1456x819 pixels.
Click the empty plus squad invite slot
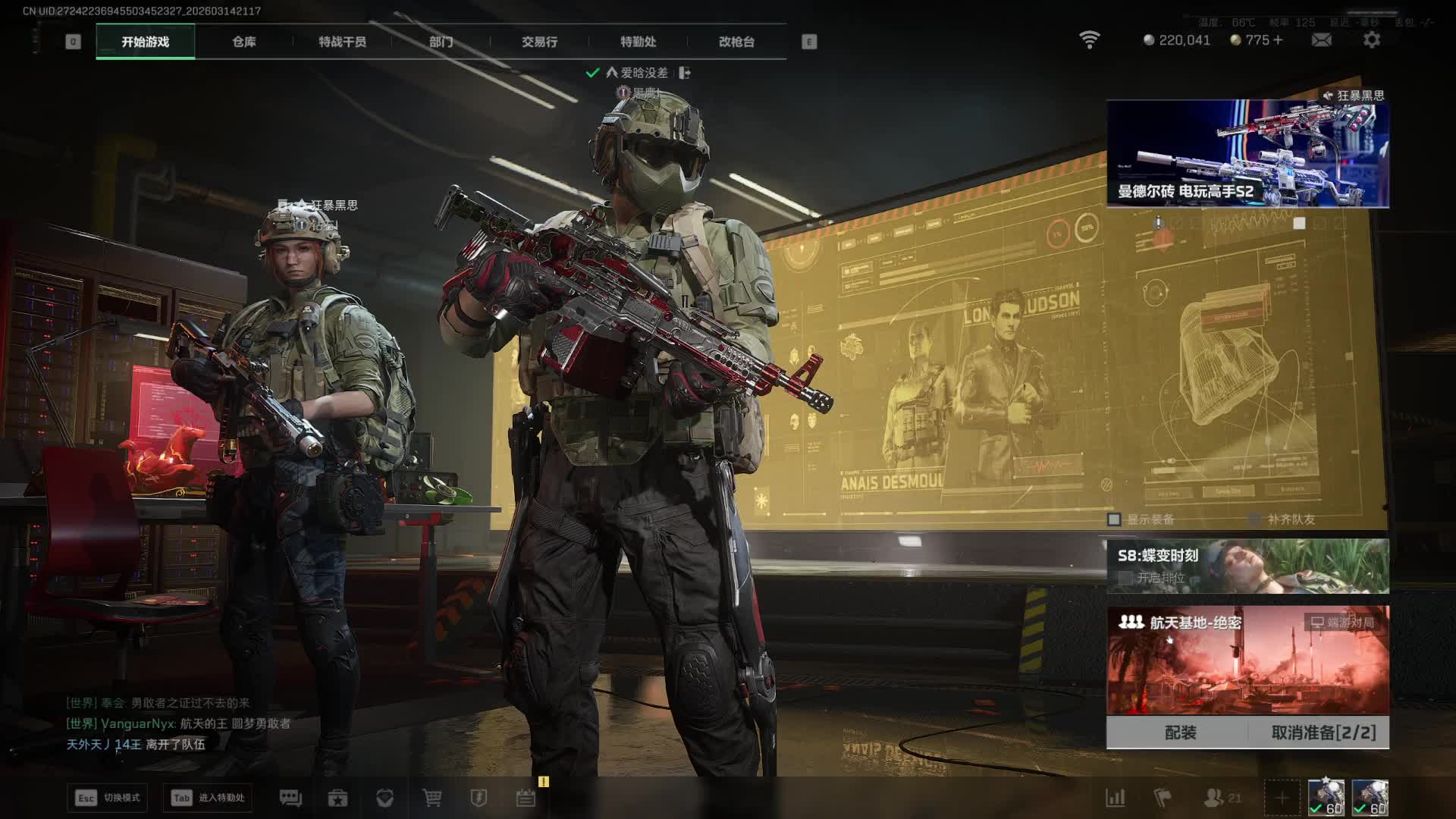point(1282,798)
